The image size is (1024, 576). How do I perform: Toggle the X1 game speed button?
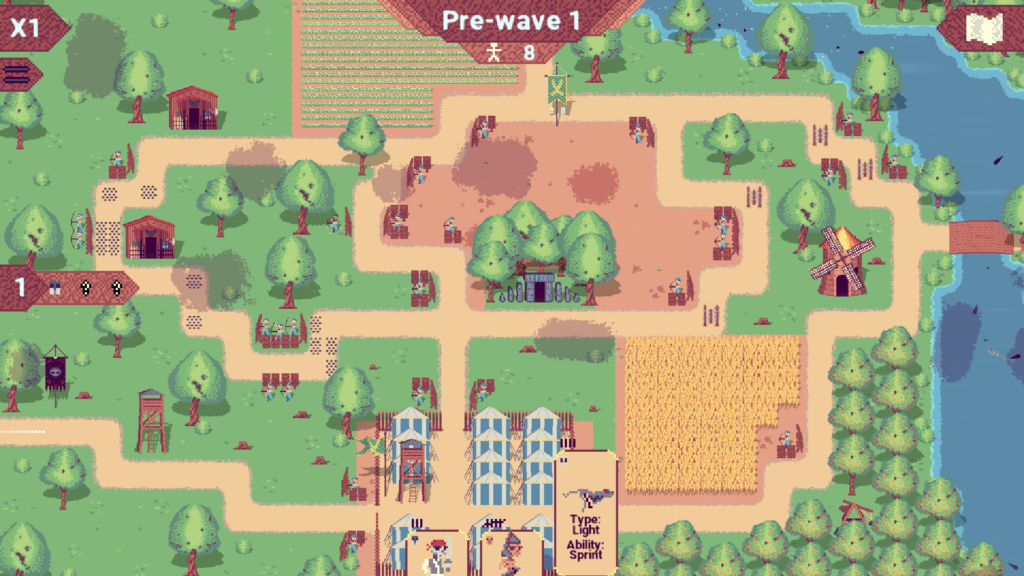tap(27, 27)
